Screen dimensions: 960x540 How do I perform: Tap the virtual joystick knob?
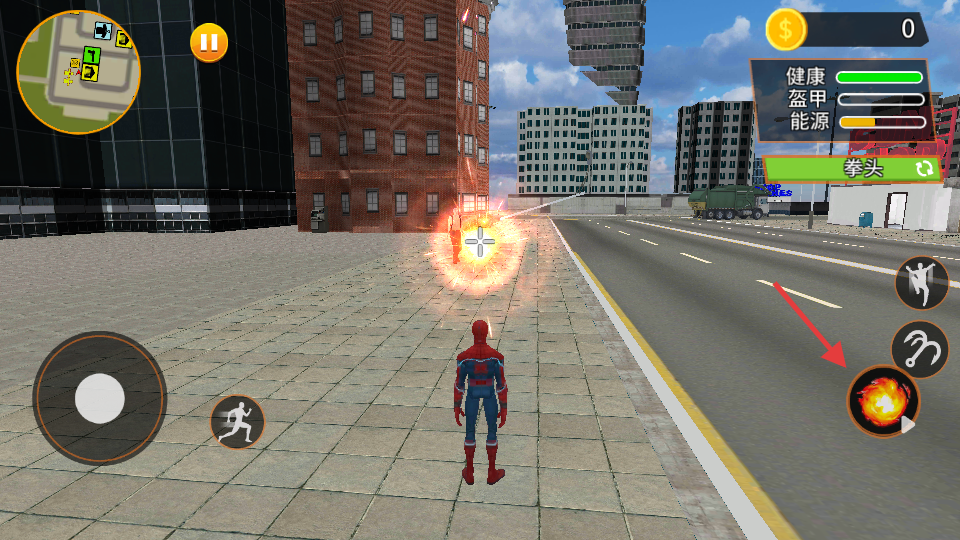tap(100, 398)
